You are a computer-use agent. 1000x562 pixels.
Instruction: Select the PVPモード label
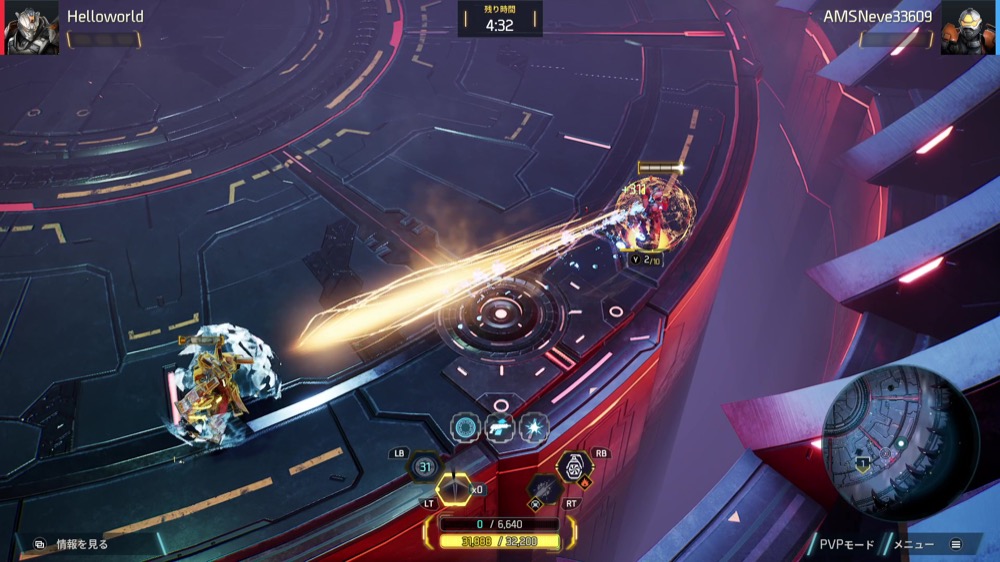pyautogui.click(x=846, y=544)
